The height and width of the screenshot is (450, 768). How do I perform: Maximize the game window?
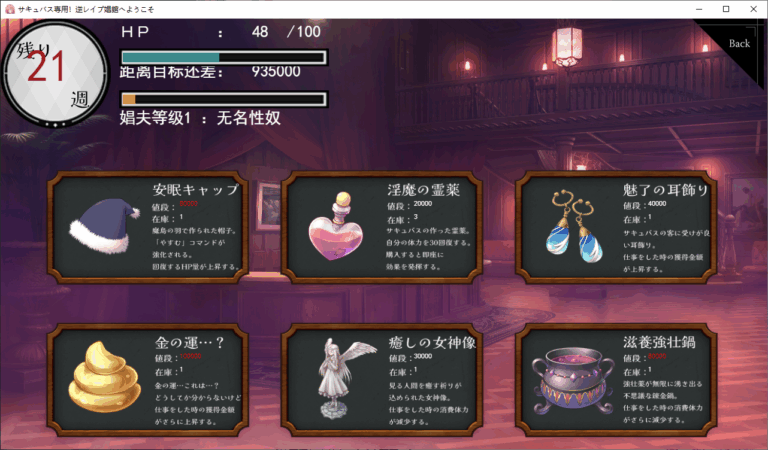(x=725, y=9)
